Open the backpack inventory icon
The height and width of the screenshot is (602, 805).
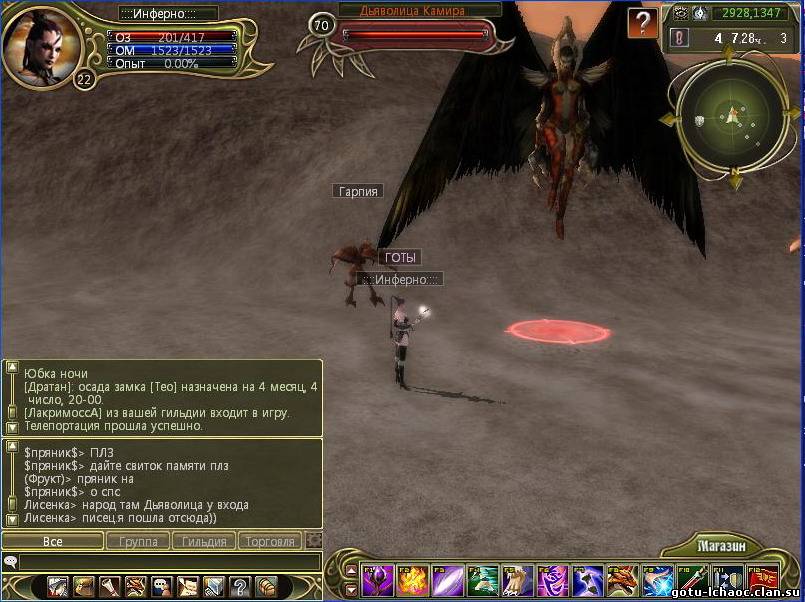click(266, 587)
